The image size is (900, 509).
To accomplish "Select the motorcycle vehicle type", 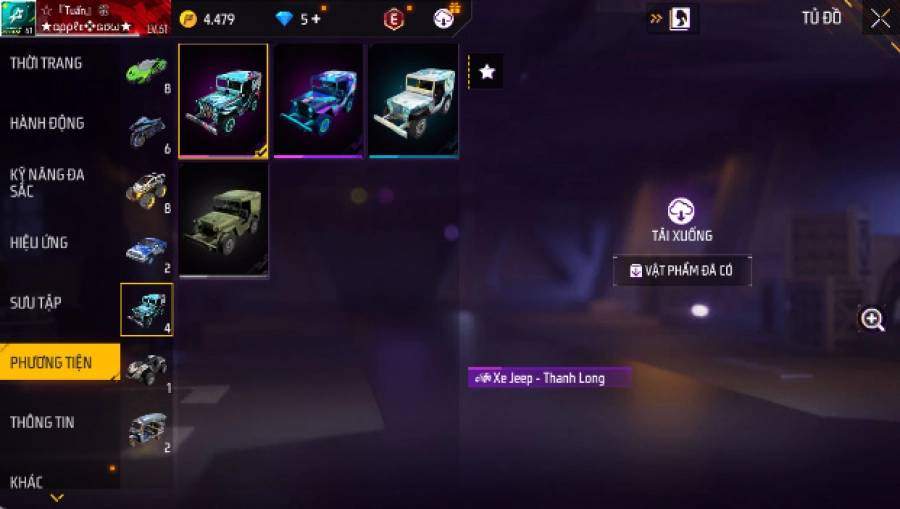I will pos(146,130).
